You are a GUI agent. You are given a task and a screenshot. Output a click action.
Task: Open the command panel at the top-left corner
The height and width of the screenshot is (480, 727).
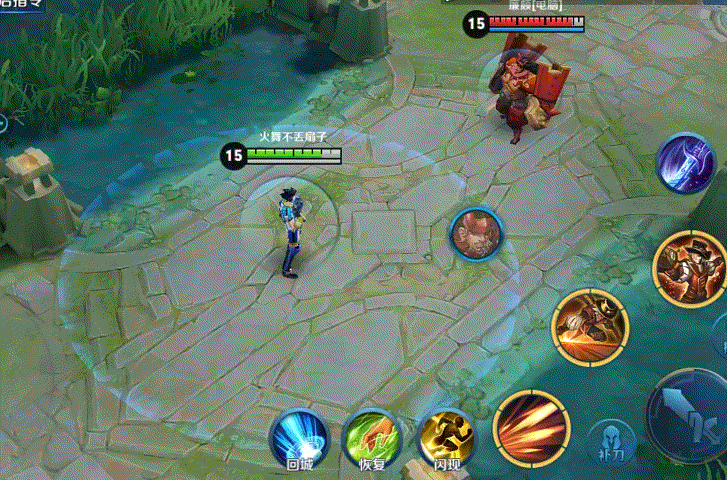[22, 4]
